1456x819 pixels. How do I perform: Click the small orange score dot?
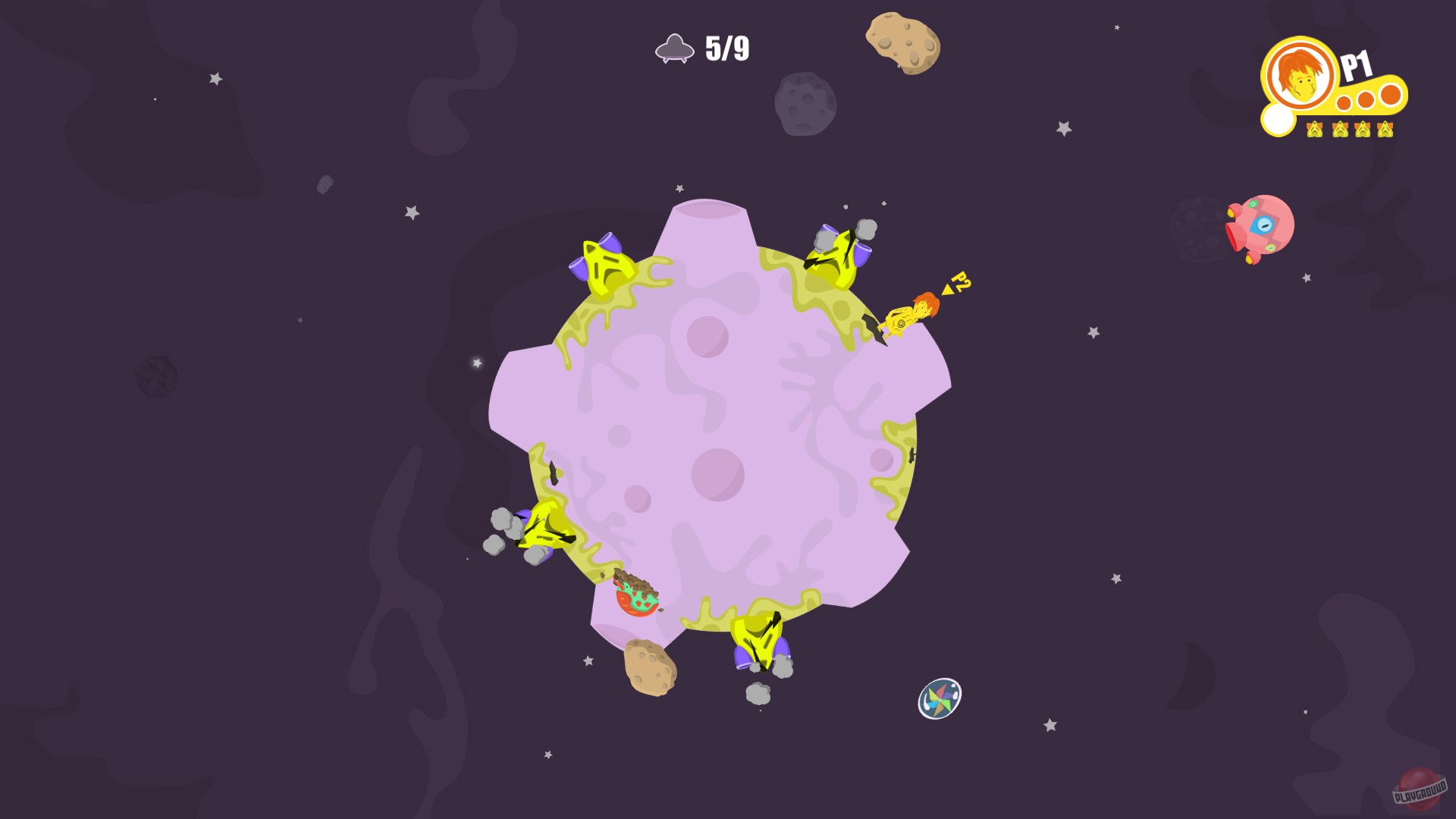tap(1343, 104)
